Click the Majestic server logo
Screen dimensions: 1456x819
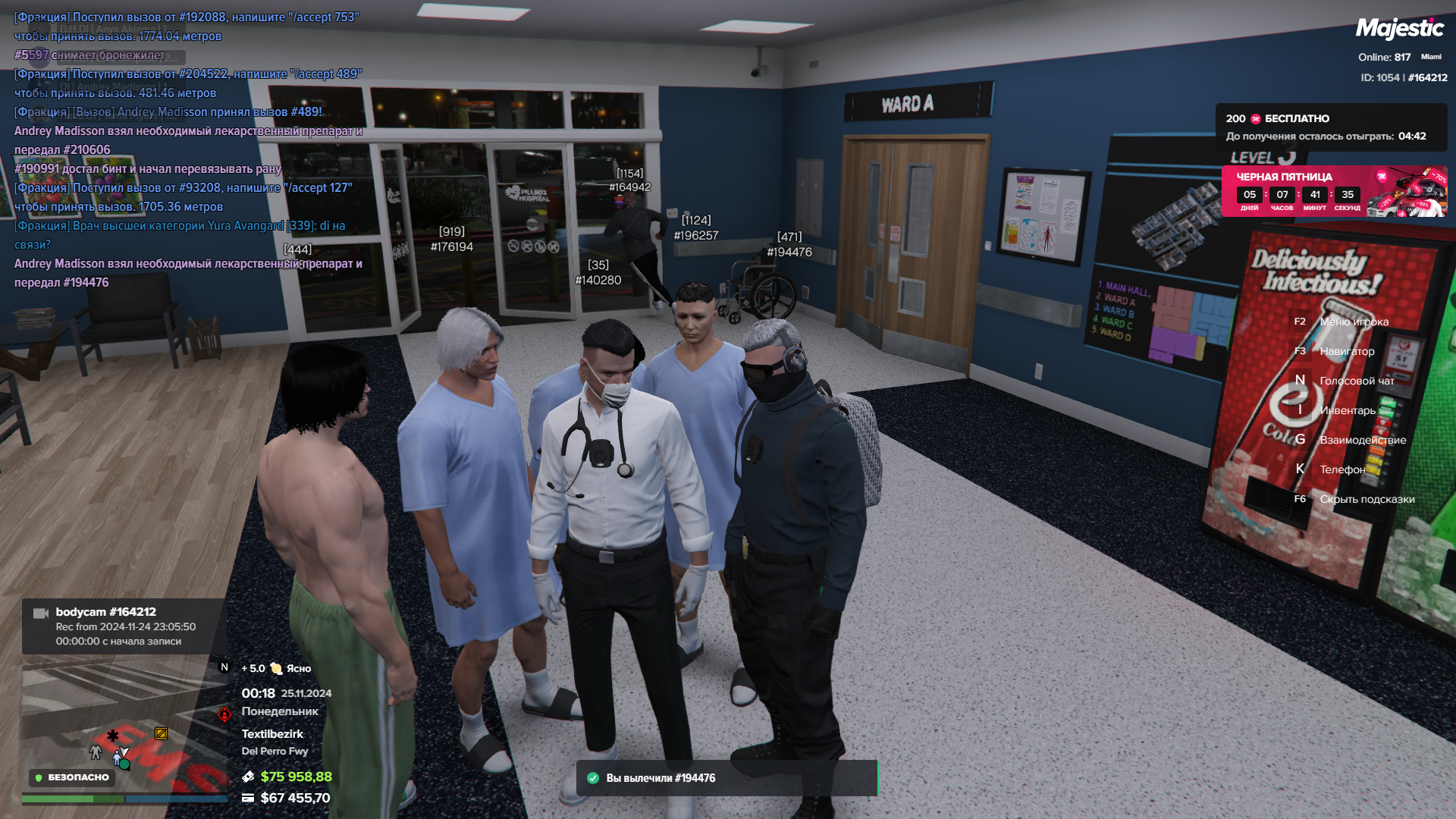point(1399,29)
